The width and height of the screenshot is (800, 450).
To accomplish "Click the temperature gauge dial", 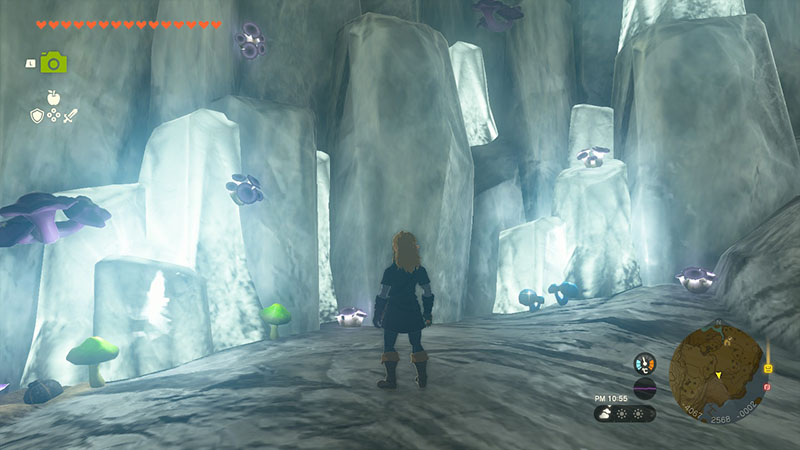I will pos(645,364).
